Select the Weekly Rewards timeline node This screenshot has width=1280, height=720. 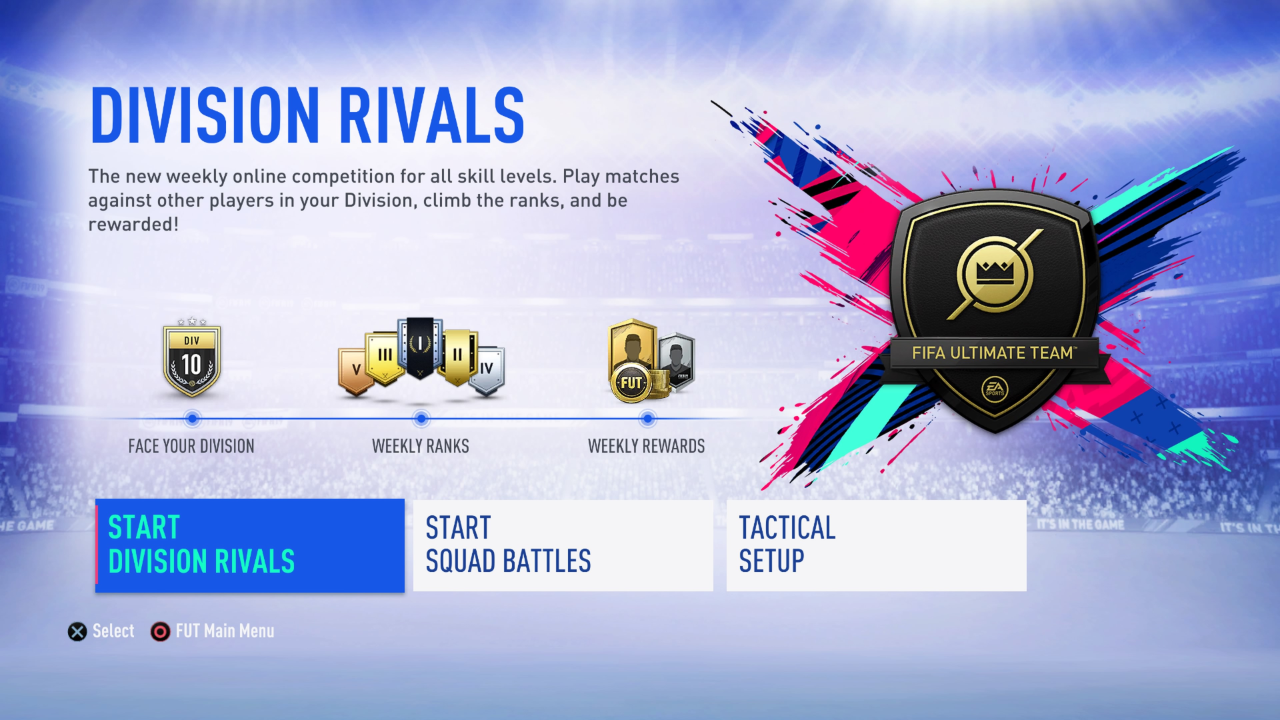coord(647,420)
